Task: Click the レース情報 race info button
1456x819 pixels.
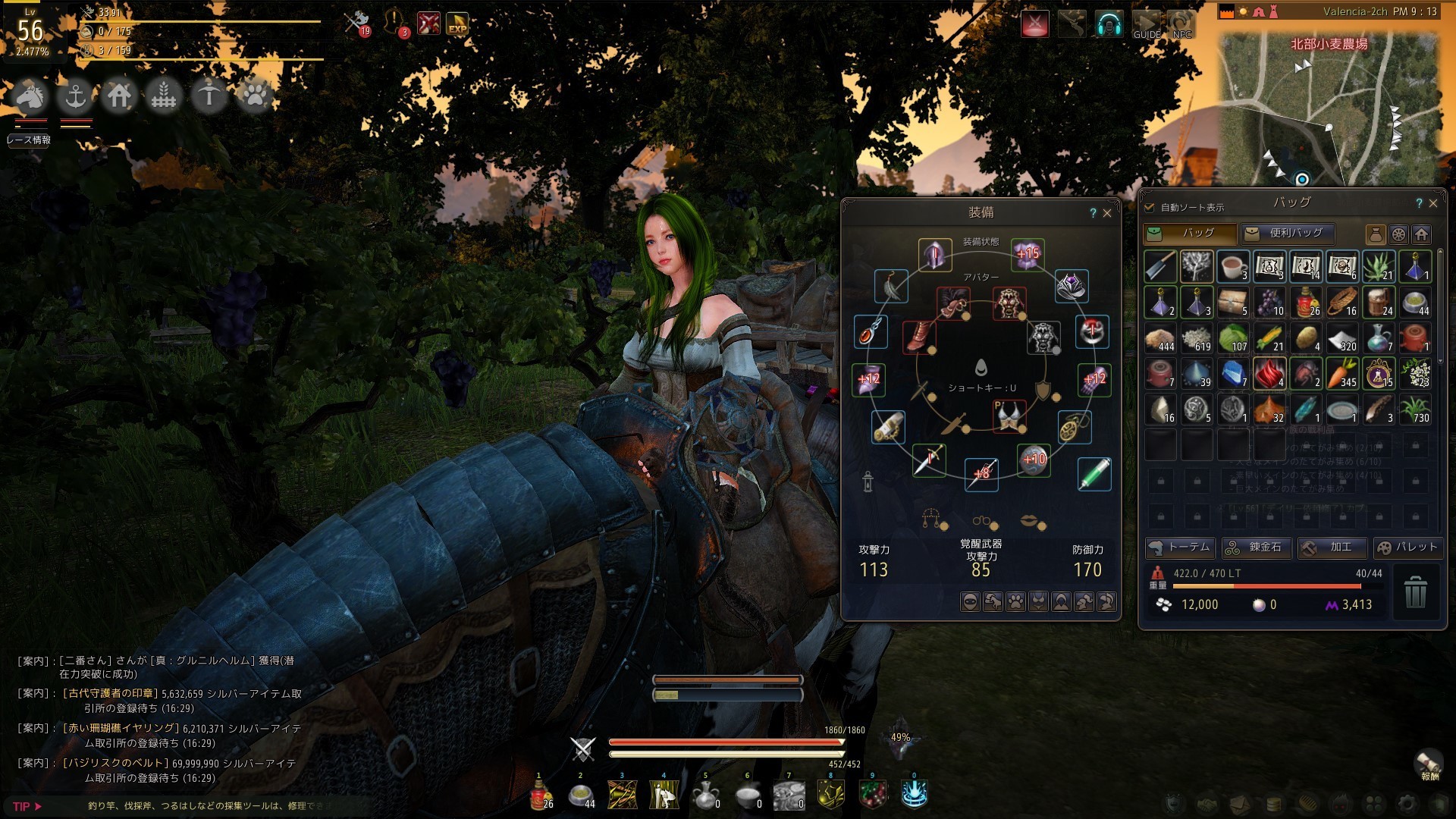Action: 29,140
